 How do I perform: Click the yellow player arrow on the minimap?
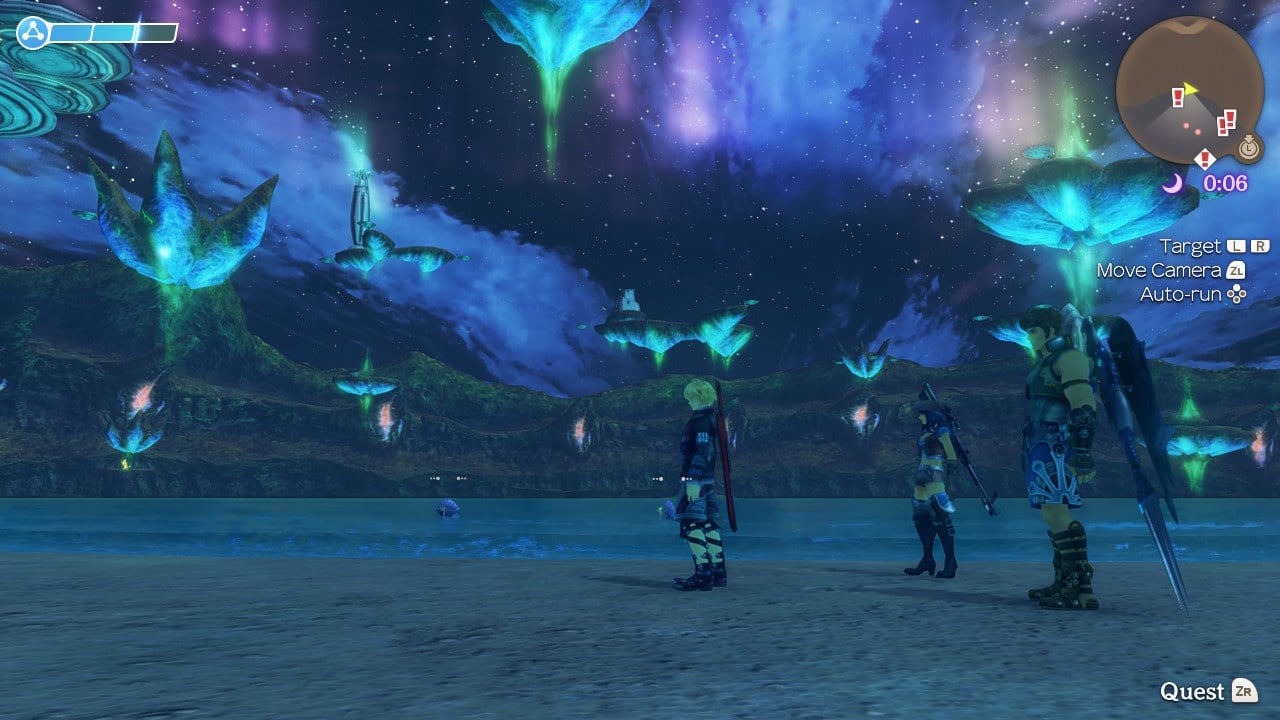tap(1190, 89)
